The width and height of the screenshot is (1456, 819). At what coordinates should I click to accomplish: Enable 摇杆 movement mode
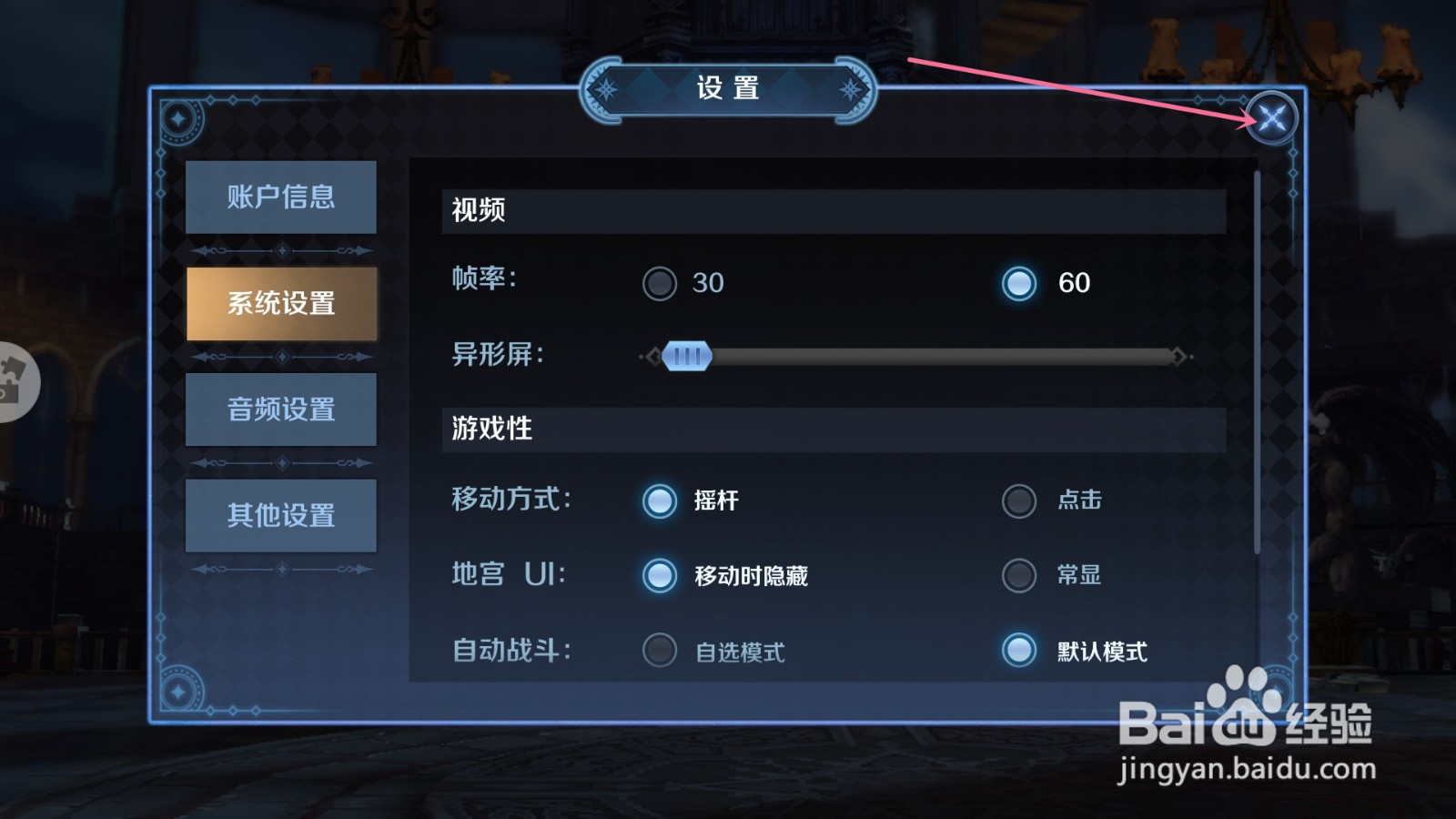pos(659,501)
